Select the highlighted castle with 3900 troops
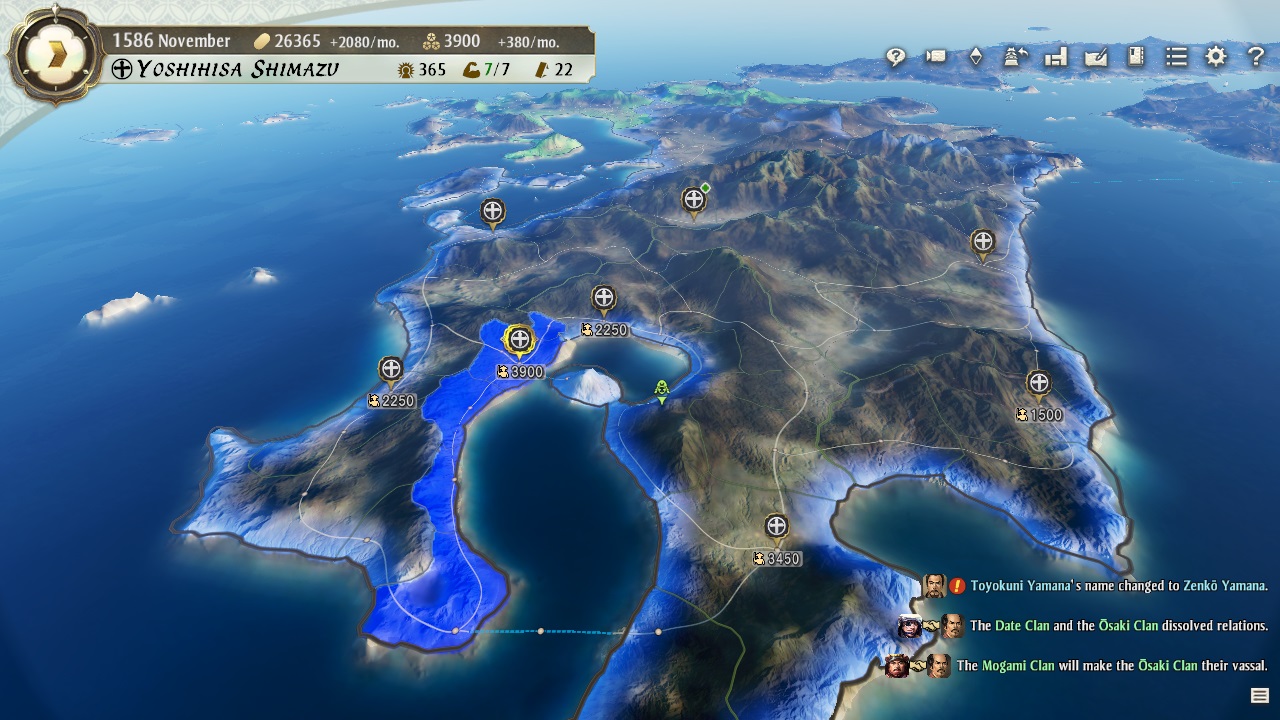1280x720 pixels. [520, 341]
